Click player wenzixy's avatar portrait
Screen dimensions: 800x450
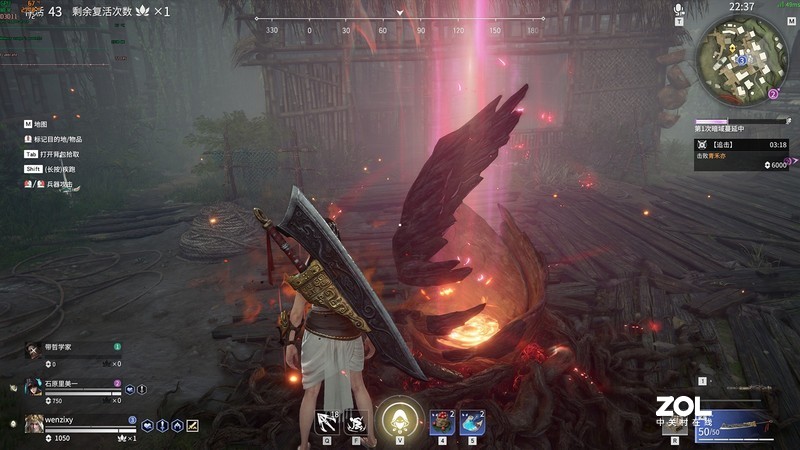click(34, 423)
